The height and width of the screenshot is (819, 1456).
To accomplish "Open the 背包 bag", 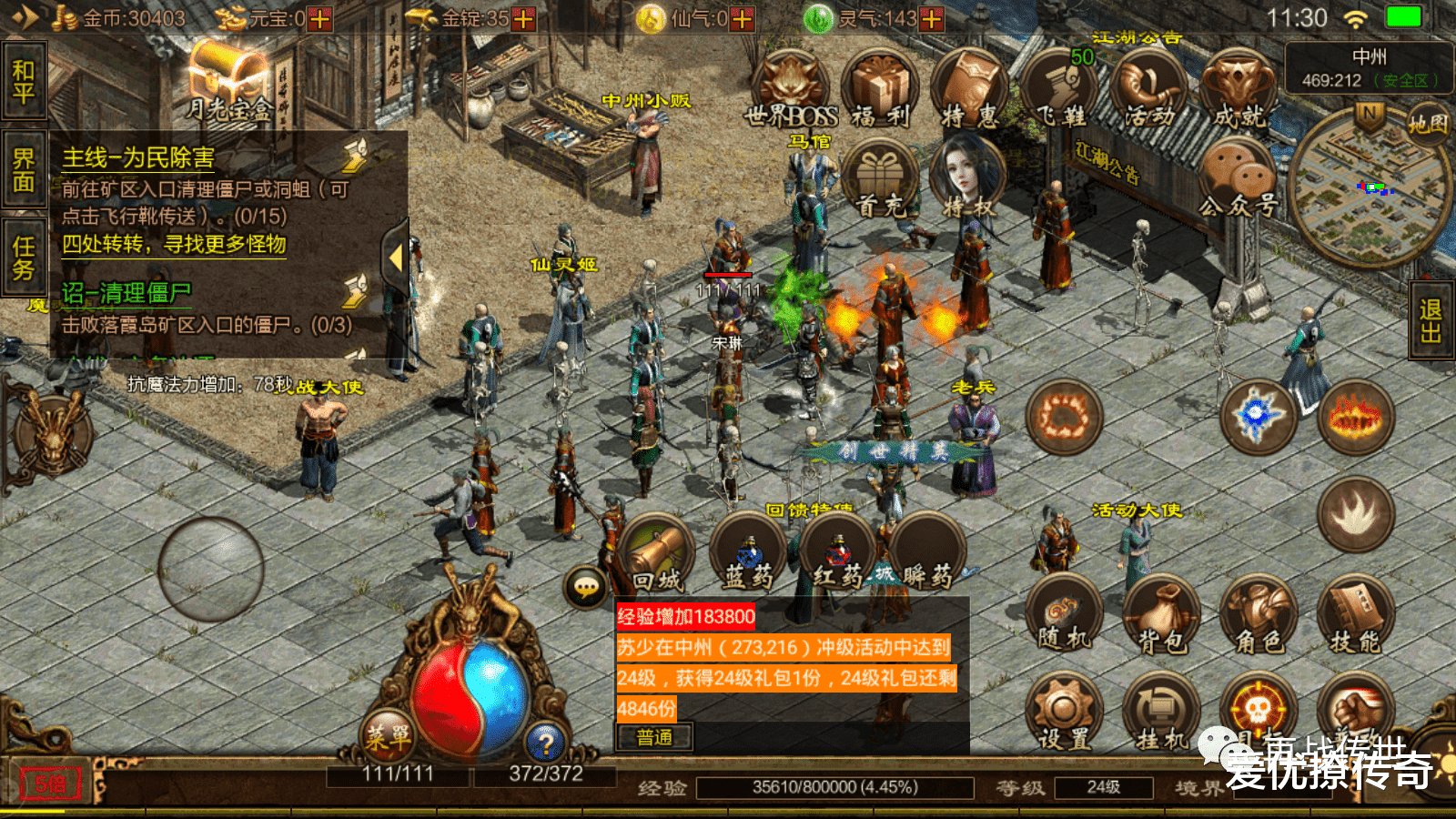I will point(1162,616).
